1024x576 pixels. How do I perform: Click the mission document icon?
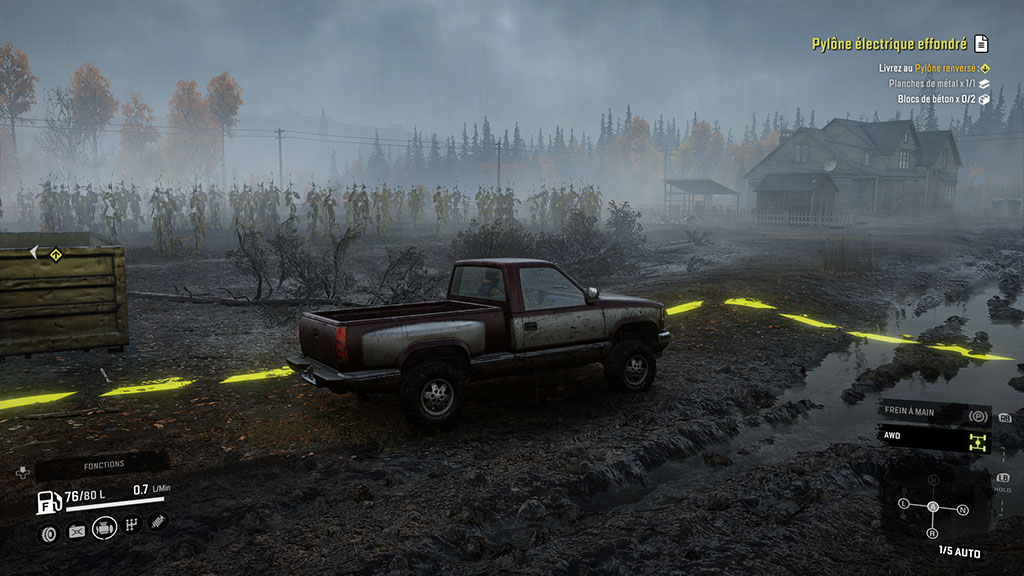tap(981, 44)
